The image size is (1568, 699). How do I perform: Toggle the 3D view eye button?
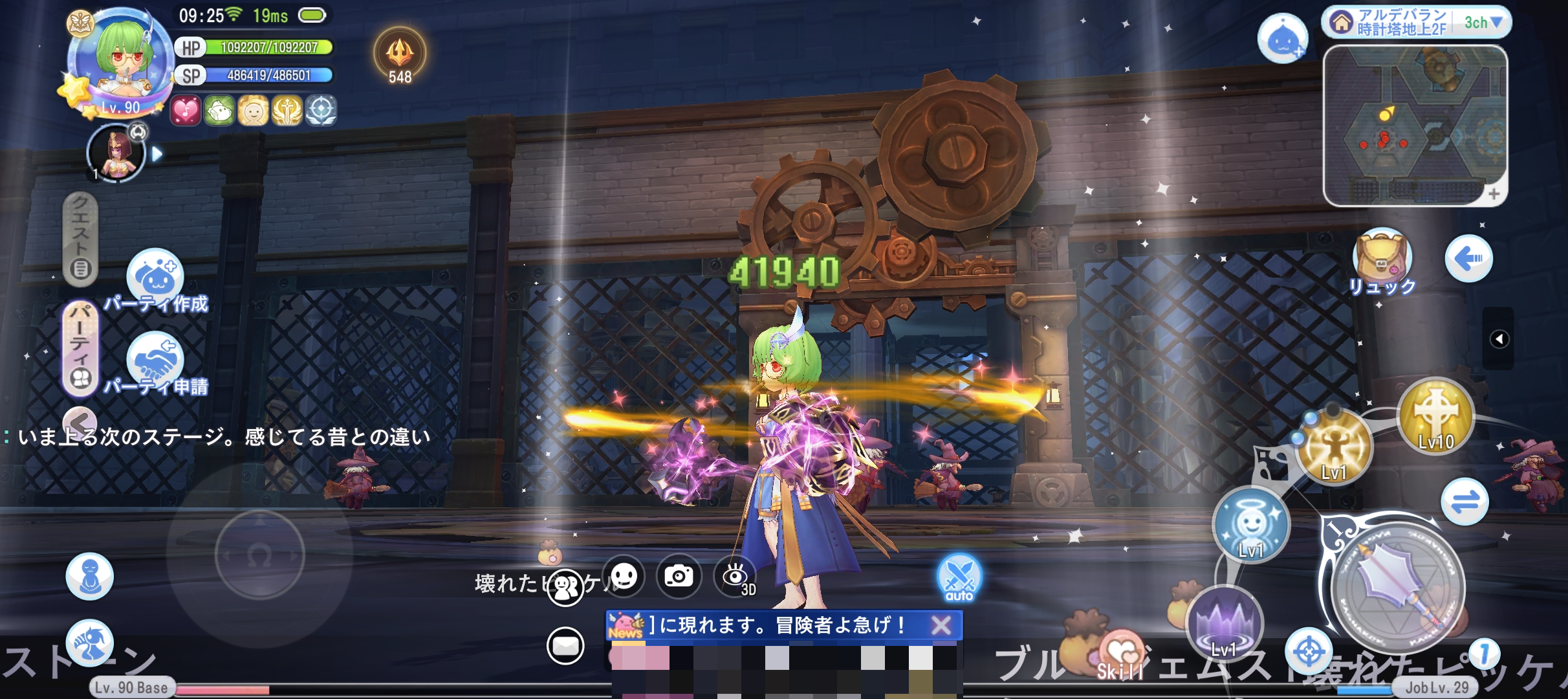click(x=736, y=575)
